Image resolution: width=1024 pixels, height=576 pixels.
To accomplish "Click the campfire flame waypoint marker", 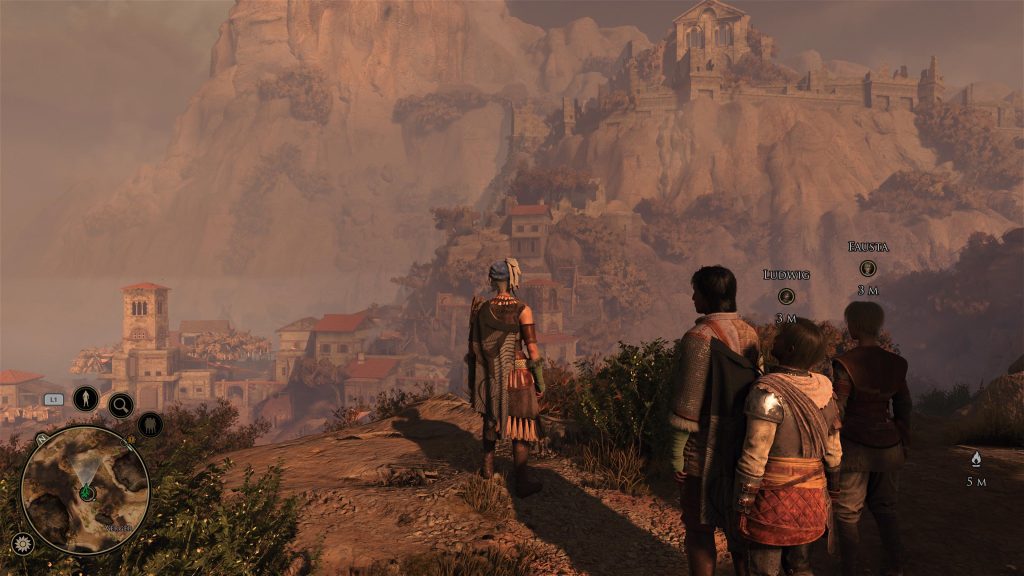I will point(976,459).
